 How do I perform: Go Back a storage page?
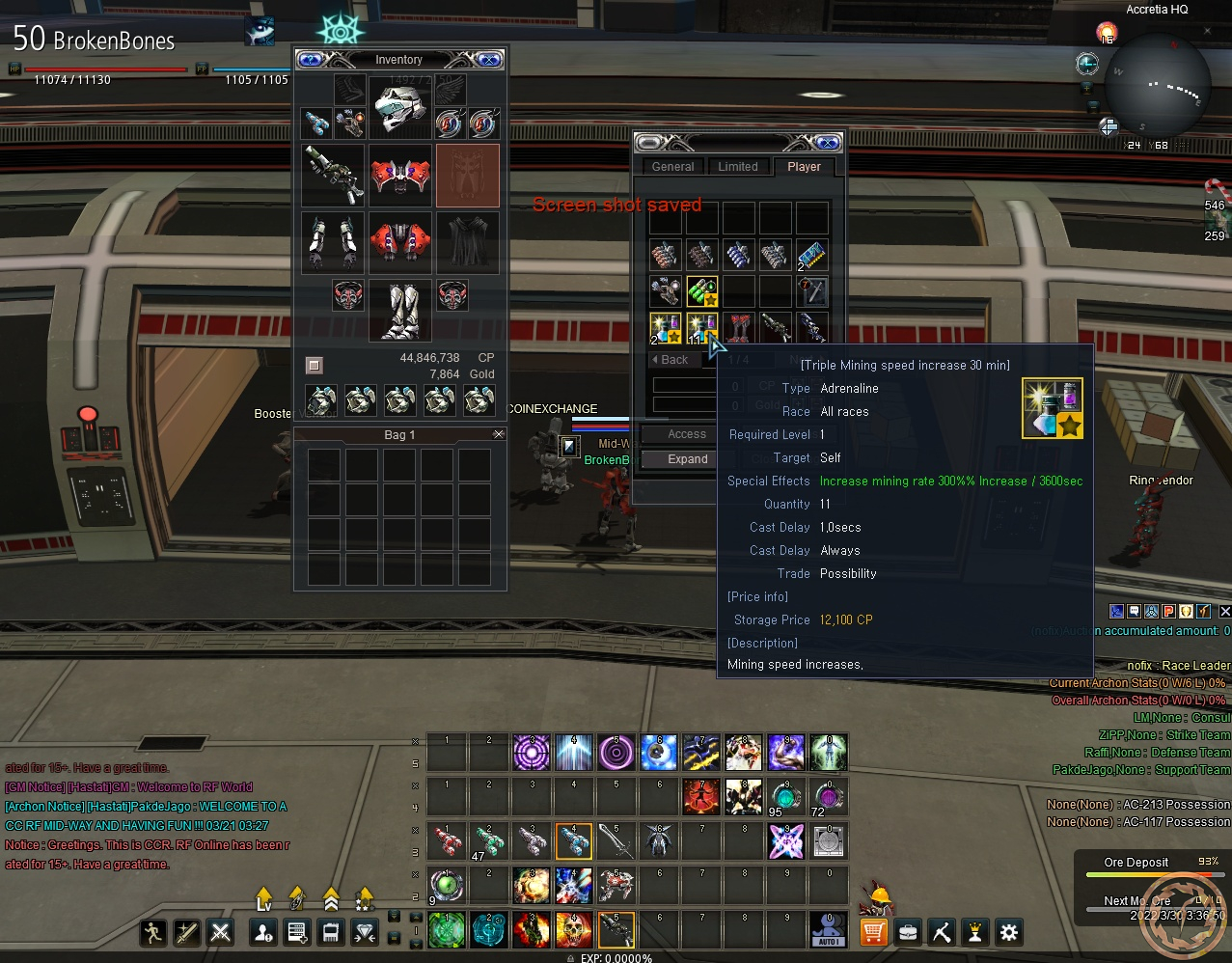[671, 360]
